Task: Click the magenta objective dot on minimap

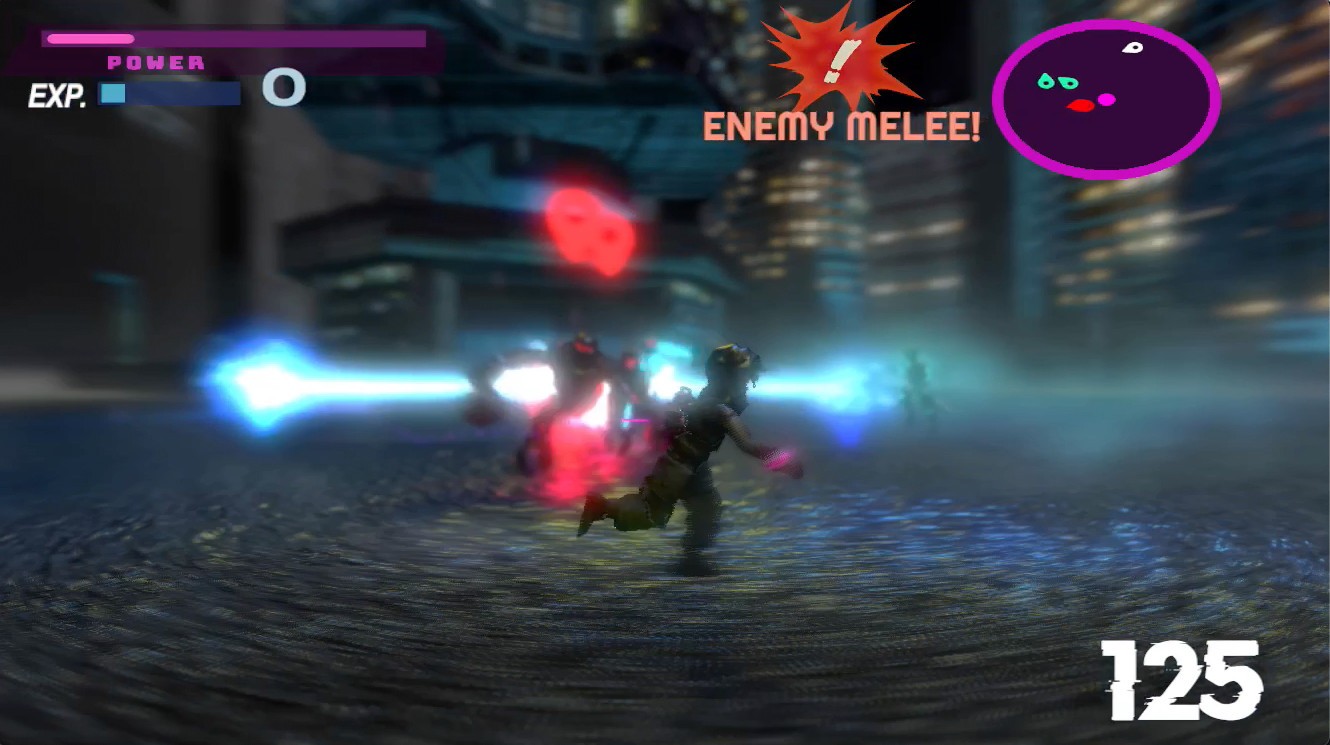Action: pos(1106,100)
